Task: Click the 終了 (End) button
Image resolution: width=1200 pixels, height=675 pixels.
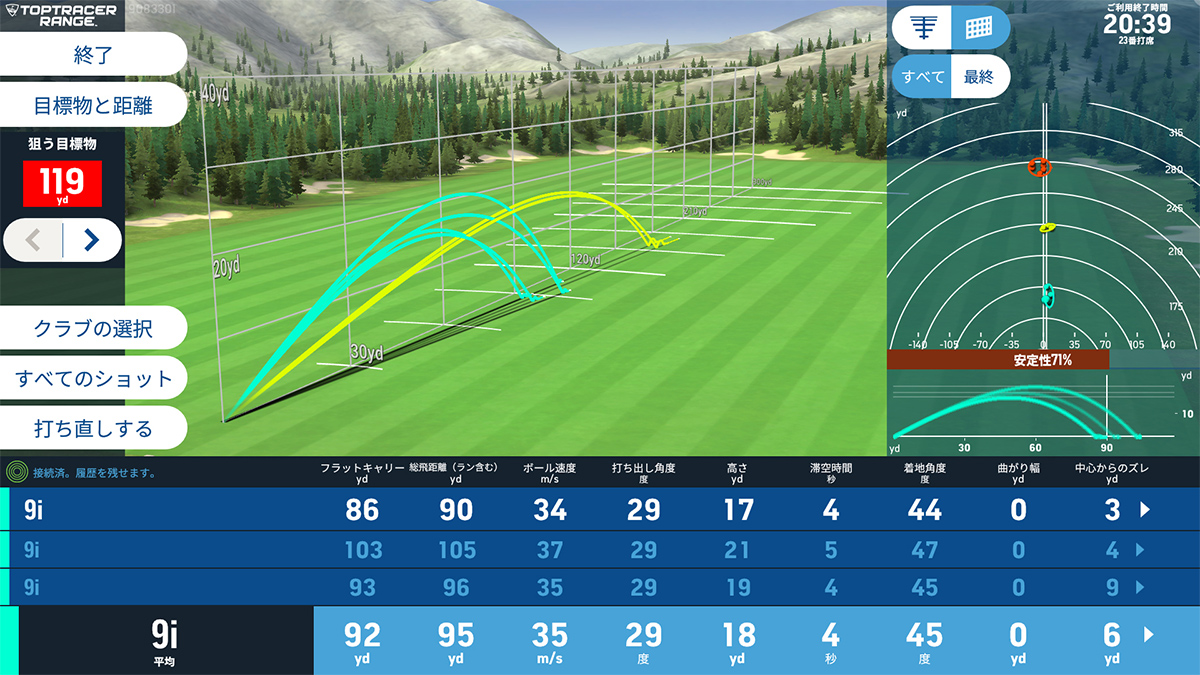Action: pyautogui.click(x=93, y=54)
